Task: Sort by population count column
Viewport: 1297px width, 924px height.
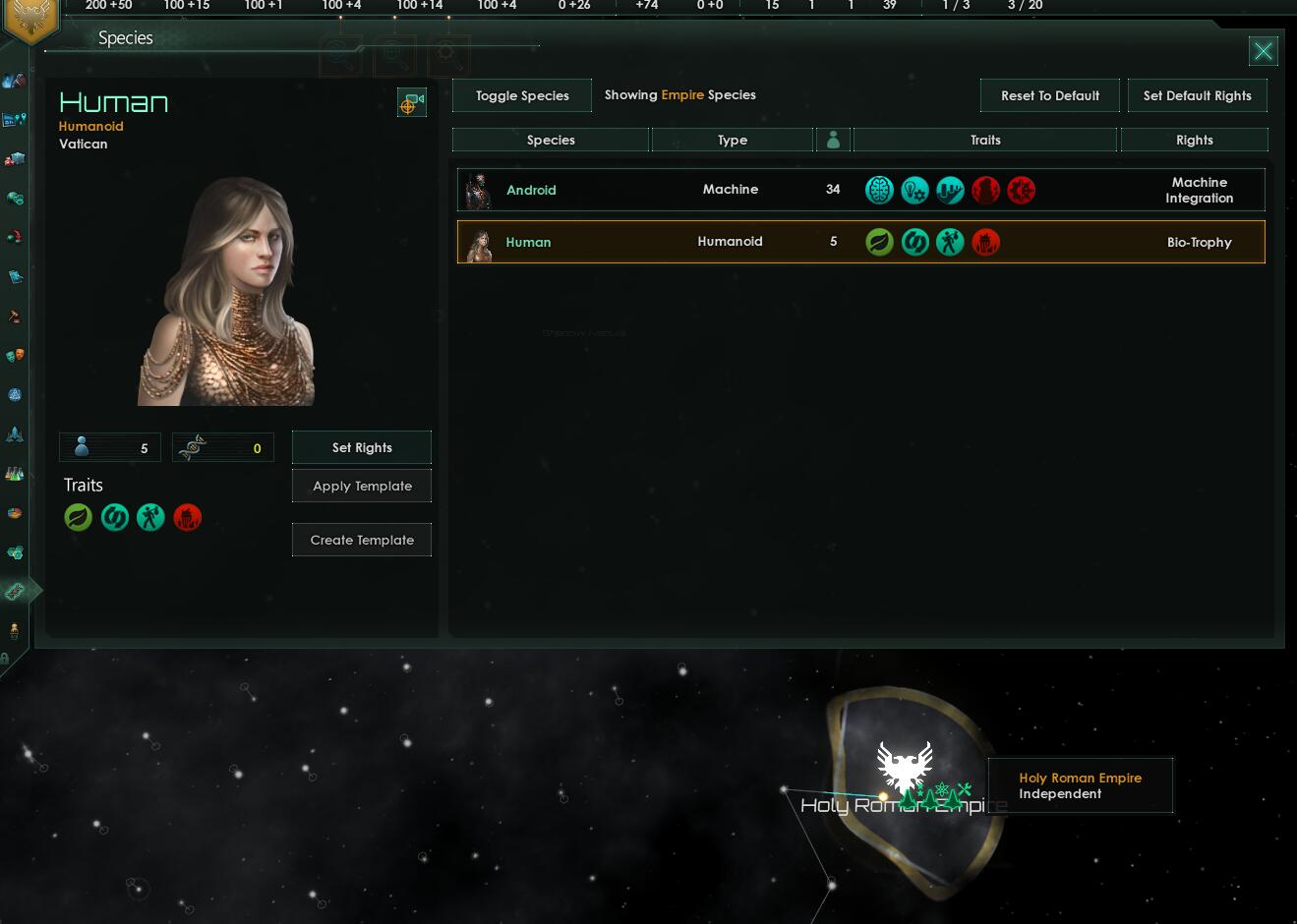Action: [x=833, y=140]
